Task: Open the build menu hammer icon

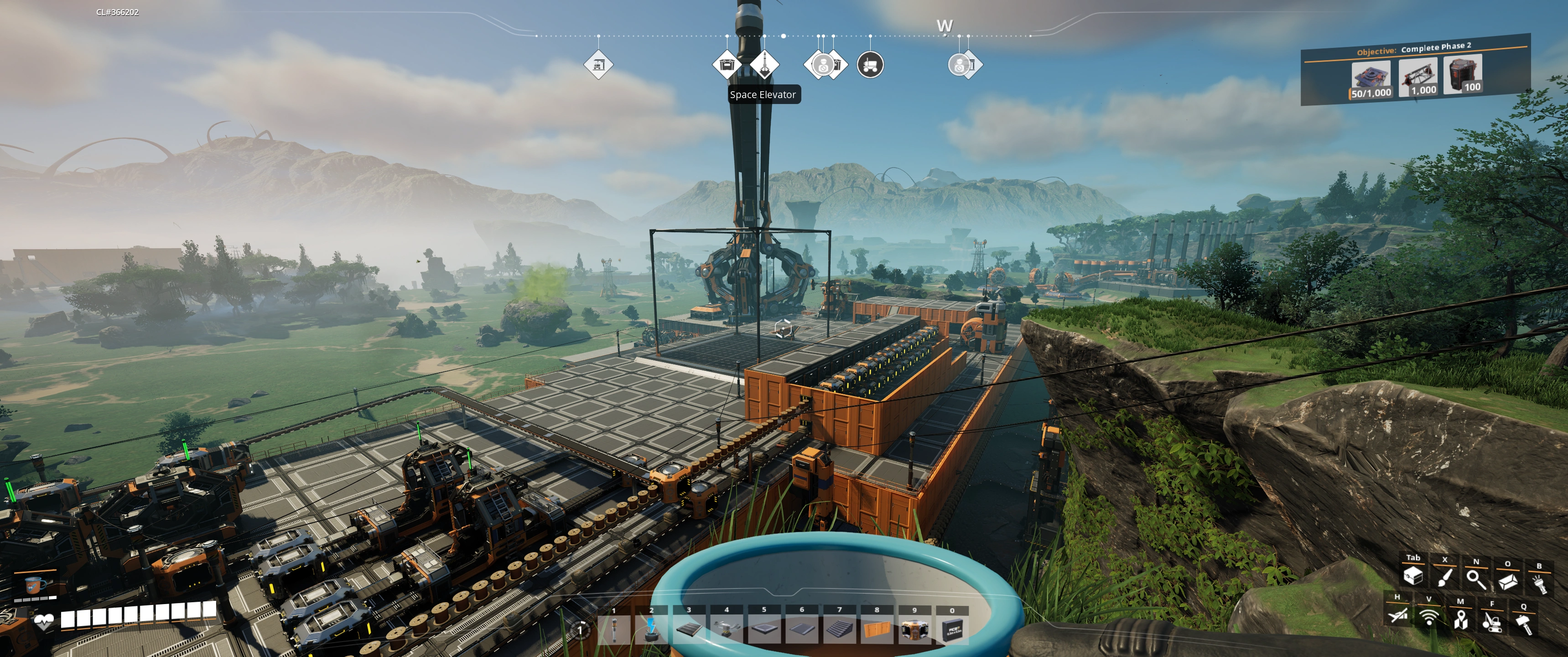Action: click(x=1524, y=624)
